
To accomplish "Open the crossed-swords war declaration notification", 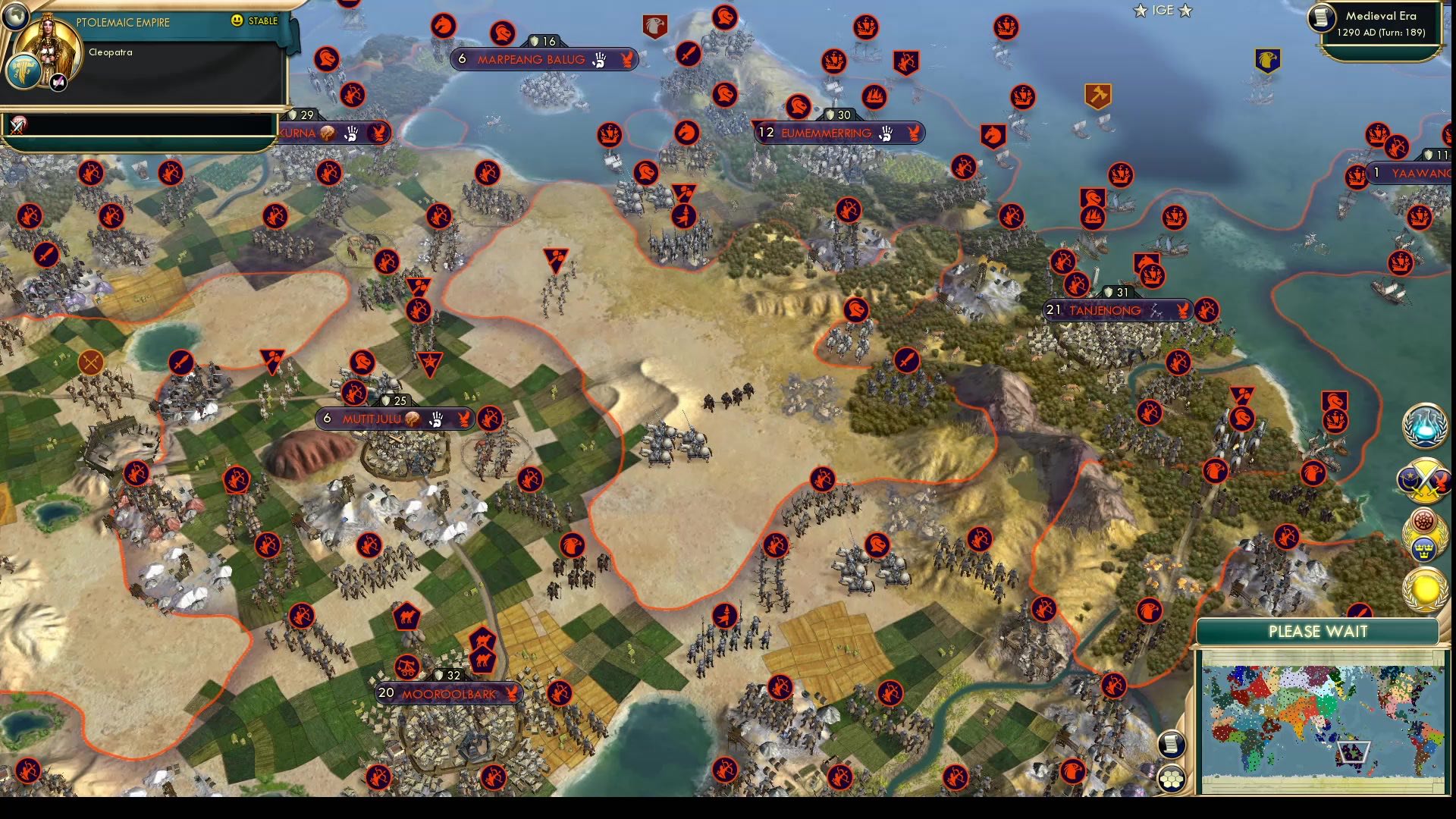I will [1424, 481].
